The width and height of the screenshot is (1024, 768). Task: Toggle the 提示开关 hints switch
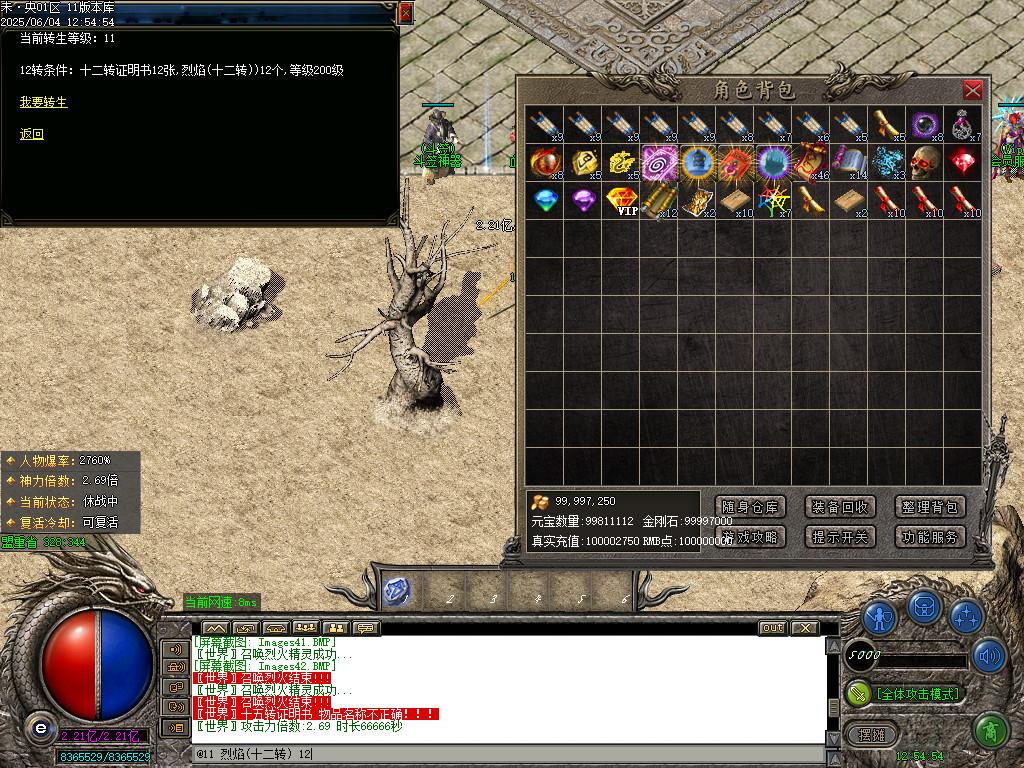[840, 537]
